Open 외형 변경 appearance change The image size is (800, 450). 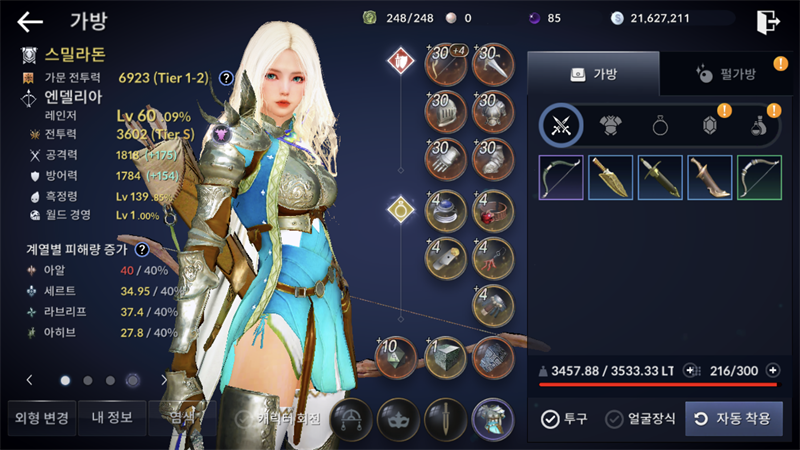(38, 418)
